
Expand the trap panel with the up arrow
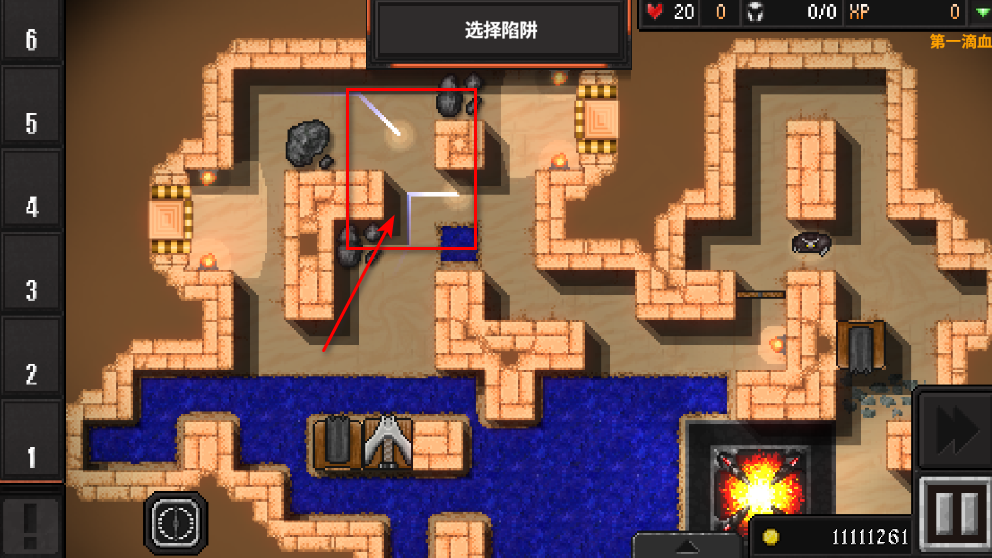click(689, 547)
